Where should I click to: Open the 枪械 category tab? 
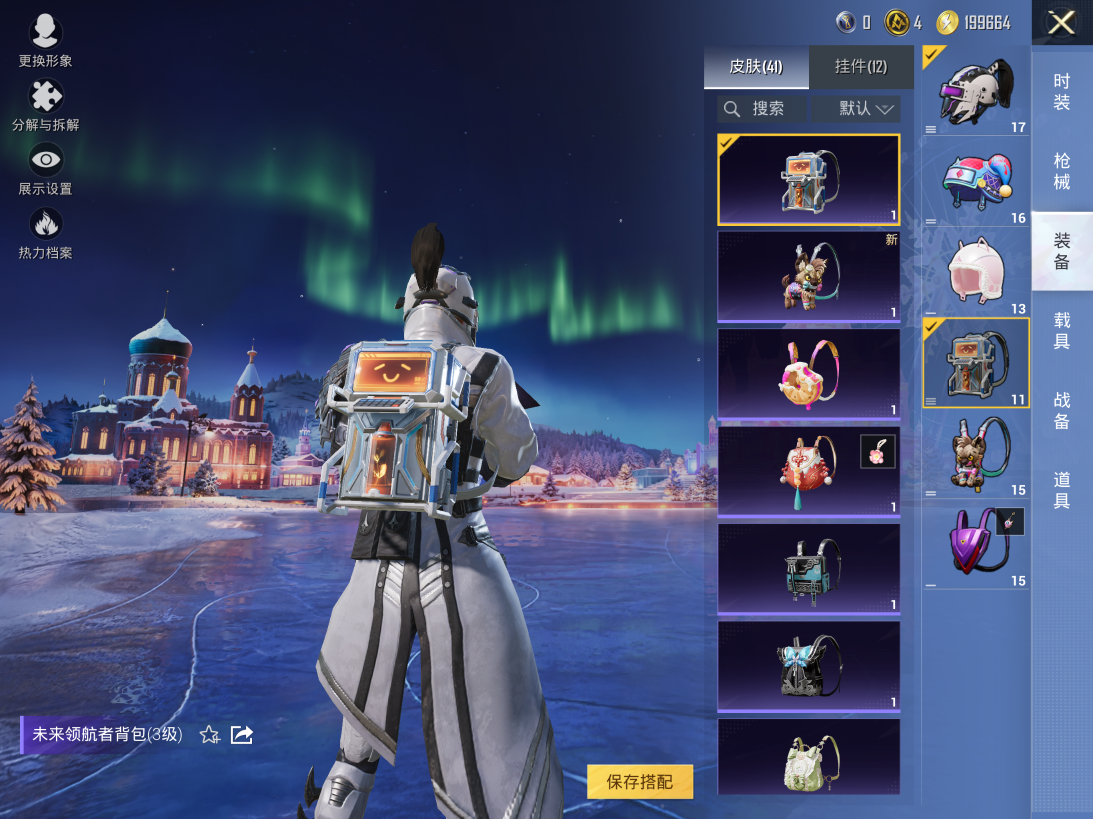click(x=1062, y=172)
